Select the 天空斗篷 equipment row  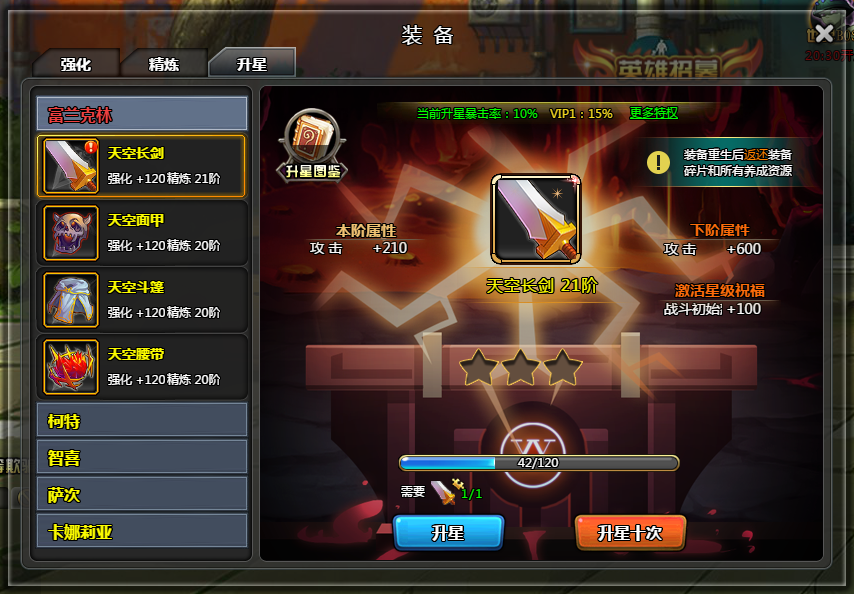[x=141, y=299]
